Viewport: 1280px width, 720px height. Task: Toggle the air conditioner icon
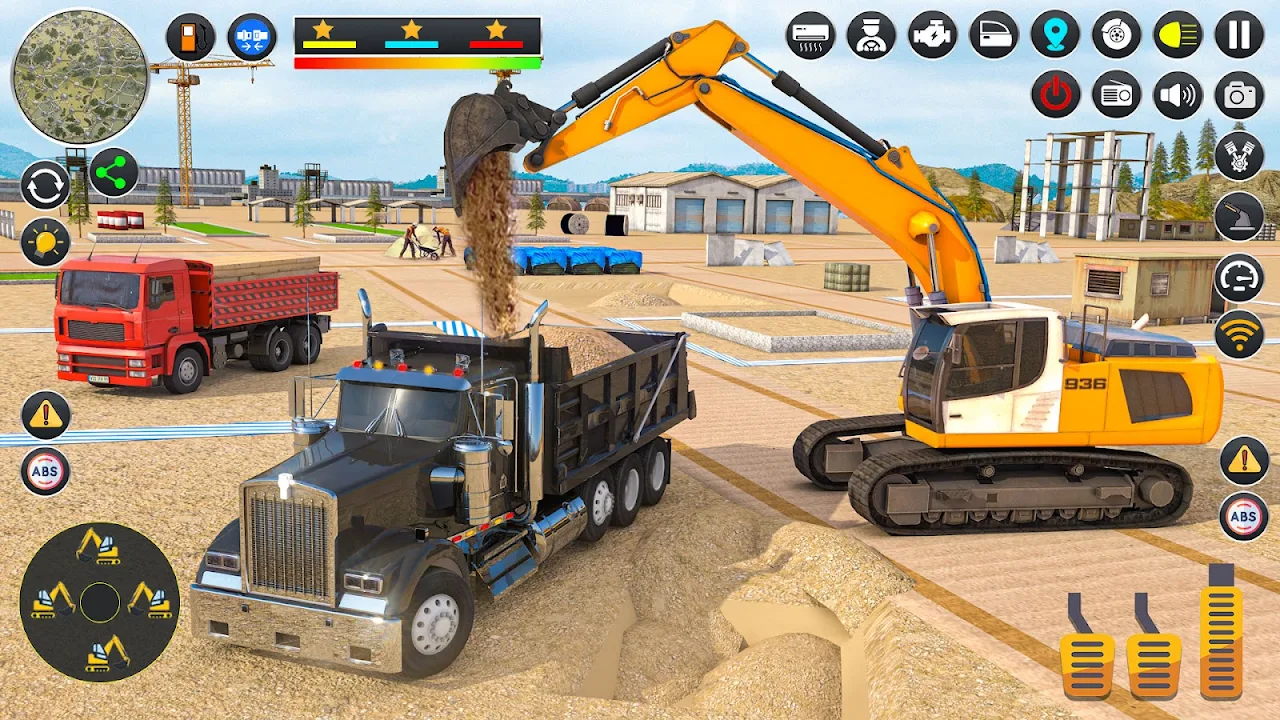(x=810, y=35)
